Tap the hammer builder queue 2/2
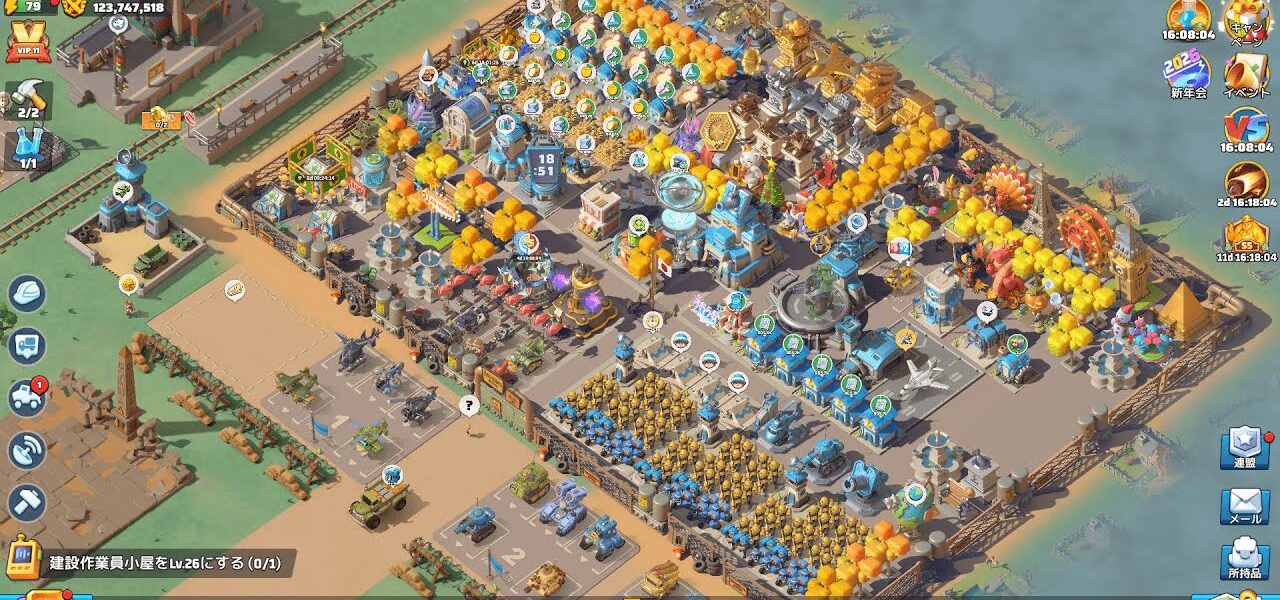 [28, 98]
